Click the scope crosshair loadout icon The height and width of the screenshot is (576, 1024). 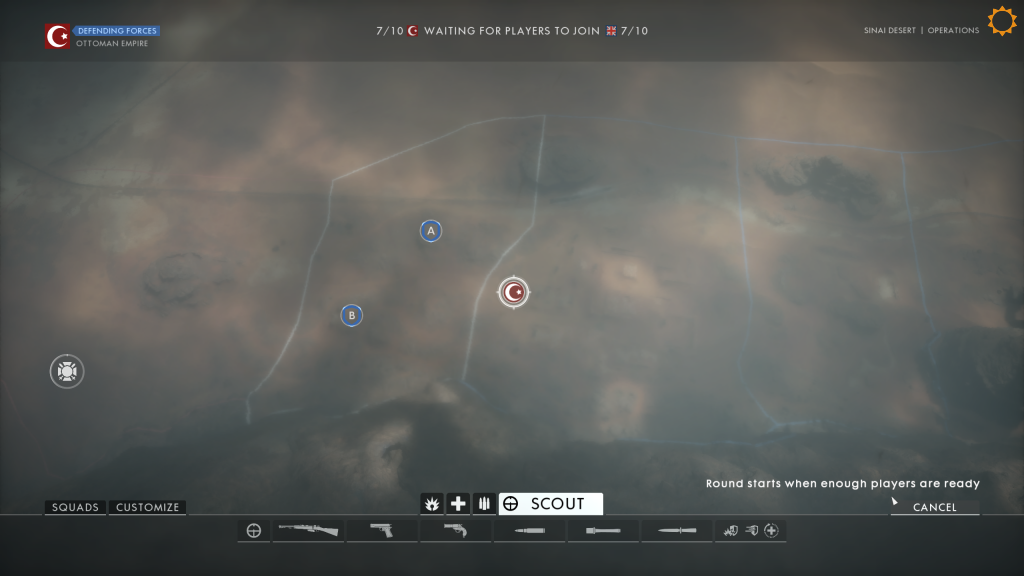254,530
